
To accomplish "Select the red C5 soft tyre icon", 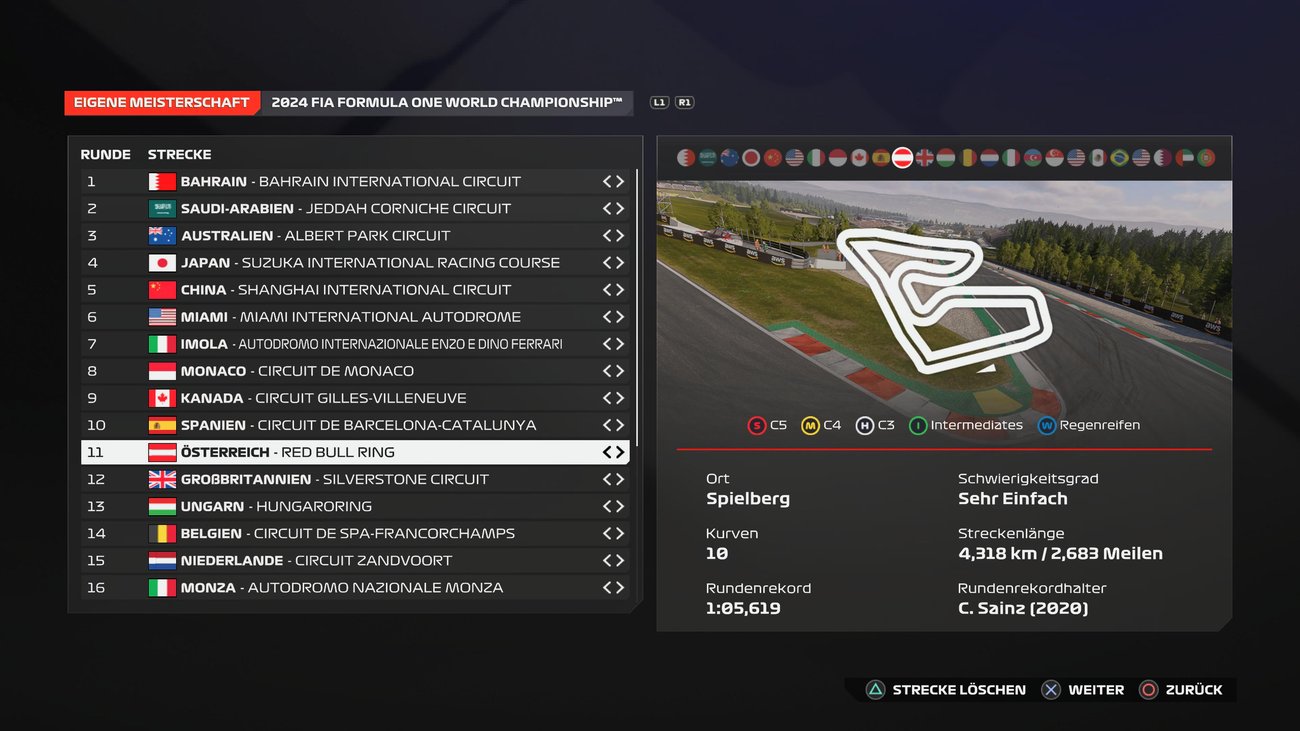I will (x=758, y=425).
